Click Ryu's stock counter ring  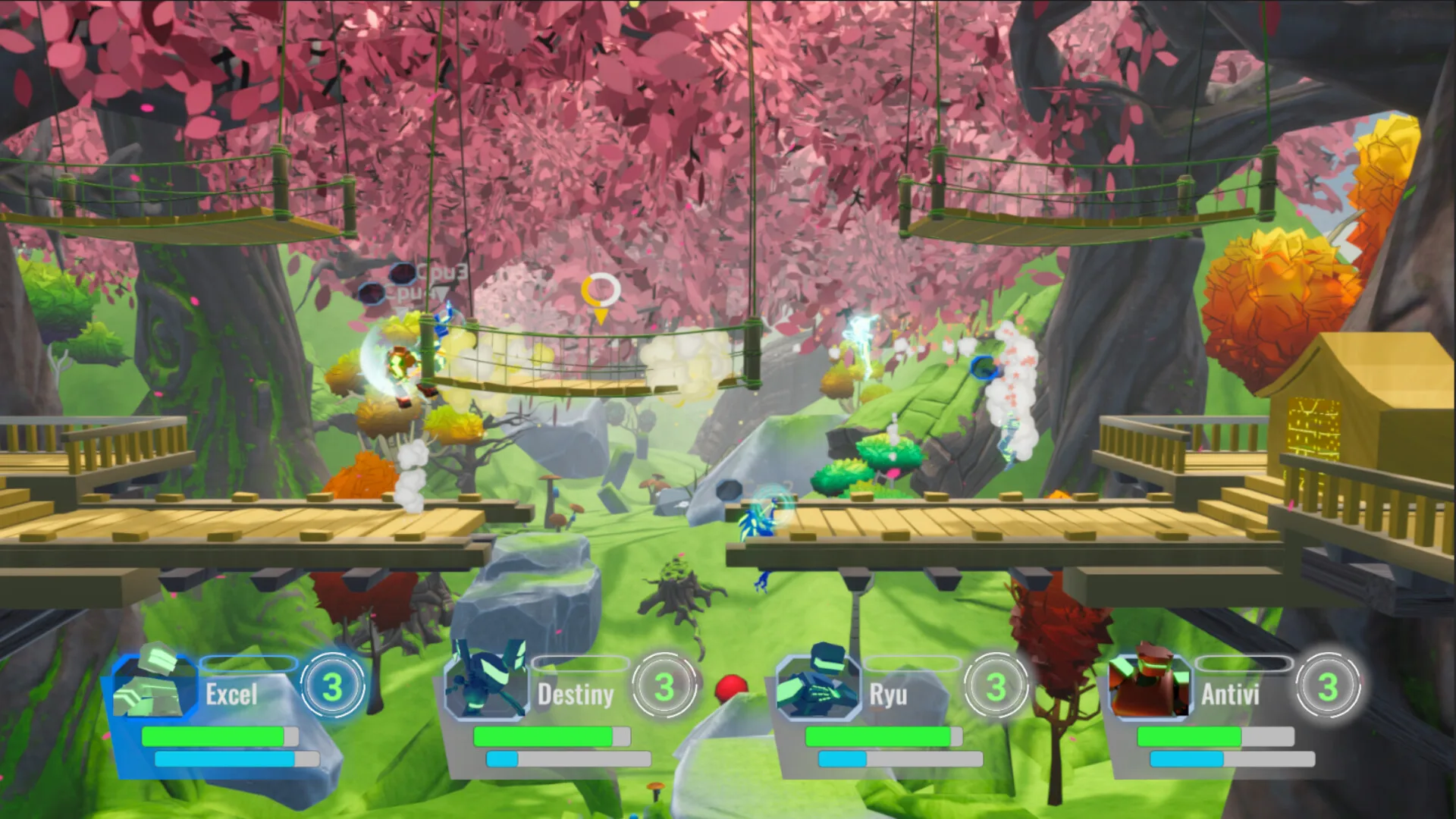coord(998,687)
